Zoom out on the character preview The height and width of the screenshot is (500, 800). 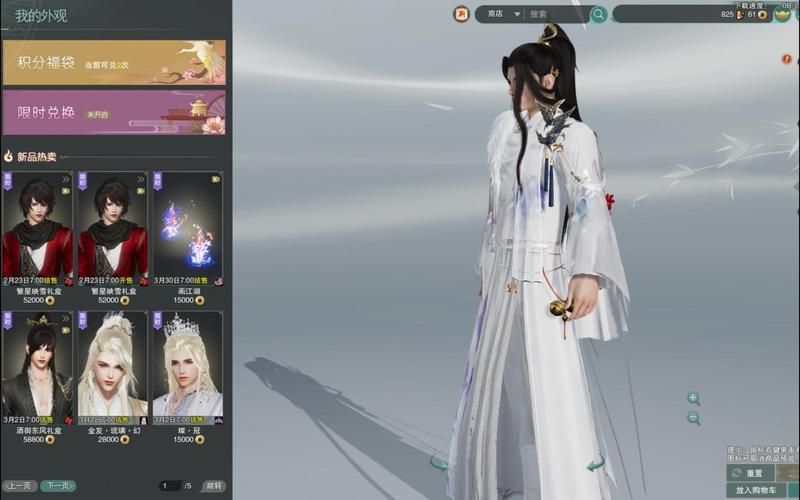[x=693, y=418]
